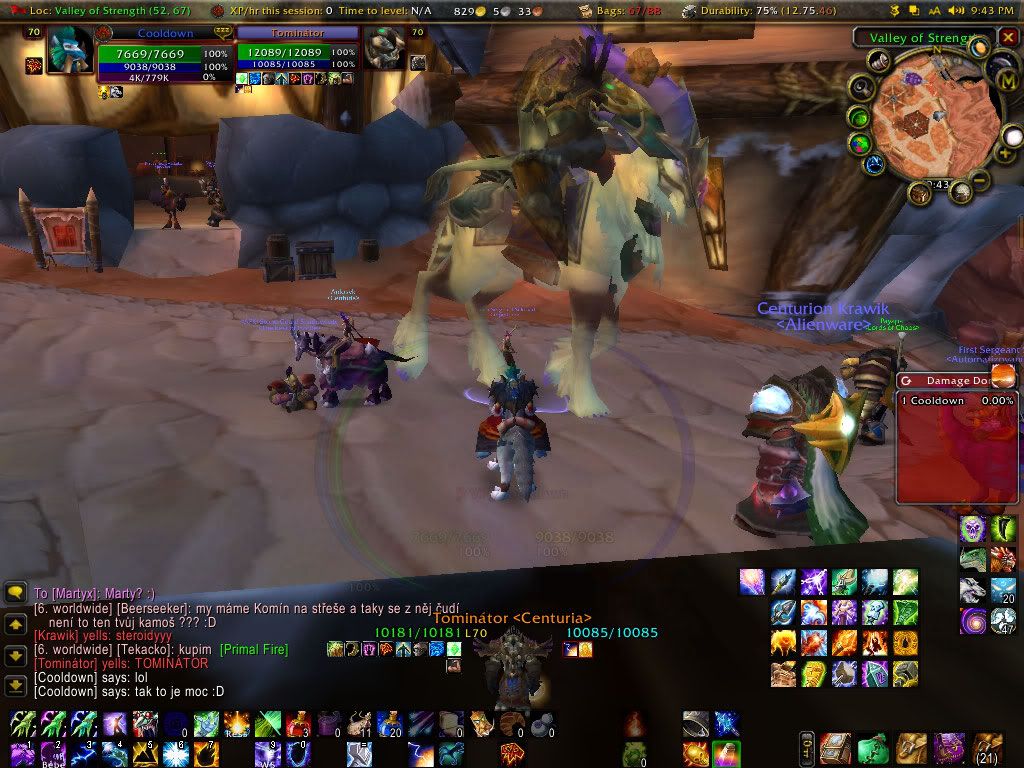Open the green sack bag slot

pos(871,747)
